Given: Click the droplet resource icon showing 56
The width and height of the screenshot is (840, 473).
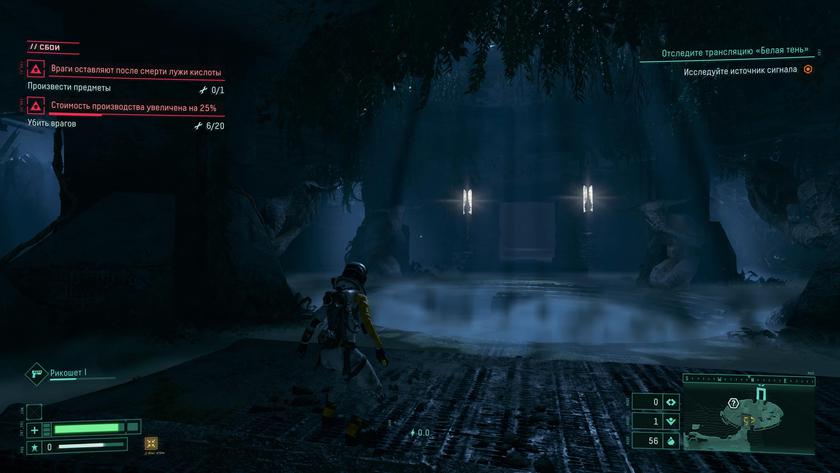Looking at the screenshot, I should 671,440.
